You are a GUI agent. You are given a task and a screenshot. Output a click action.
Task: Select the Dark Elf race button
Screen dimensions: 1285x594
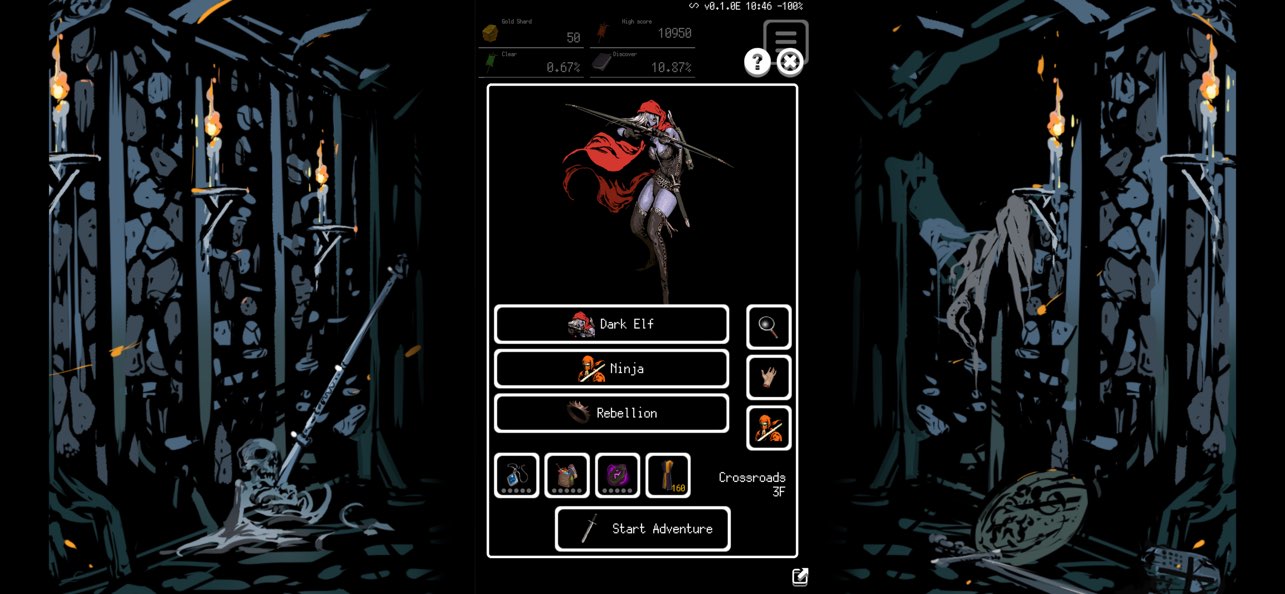click(x=611, y=324)
